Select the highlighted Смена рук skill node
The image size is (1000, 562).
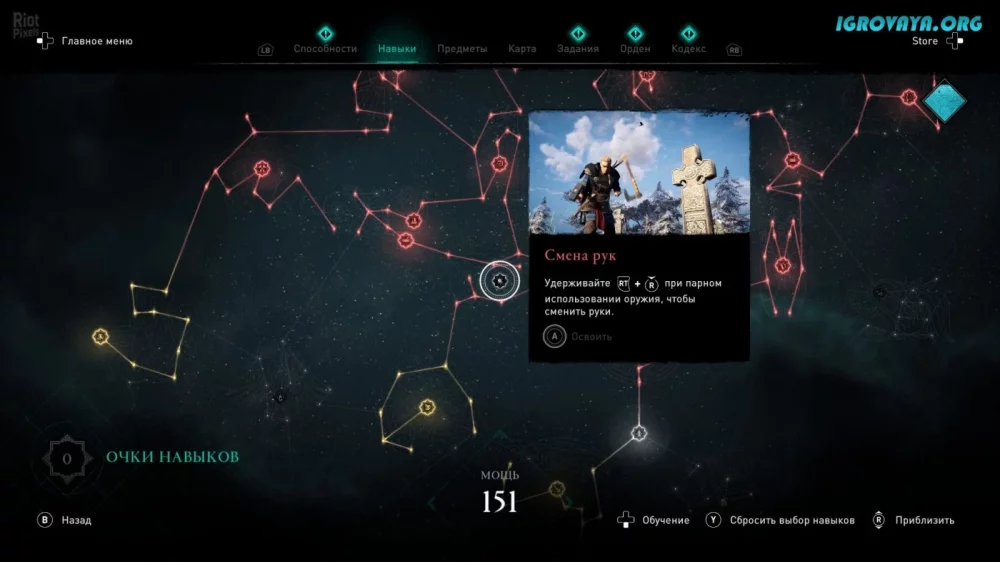(x=499, y=282)
